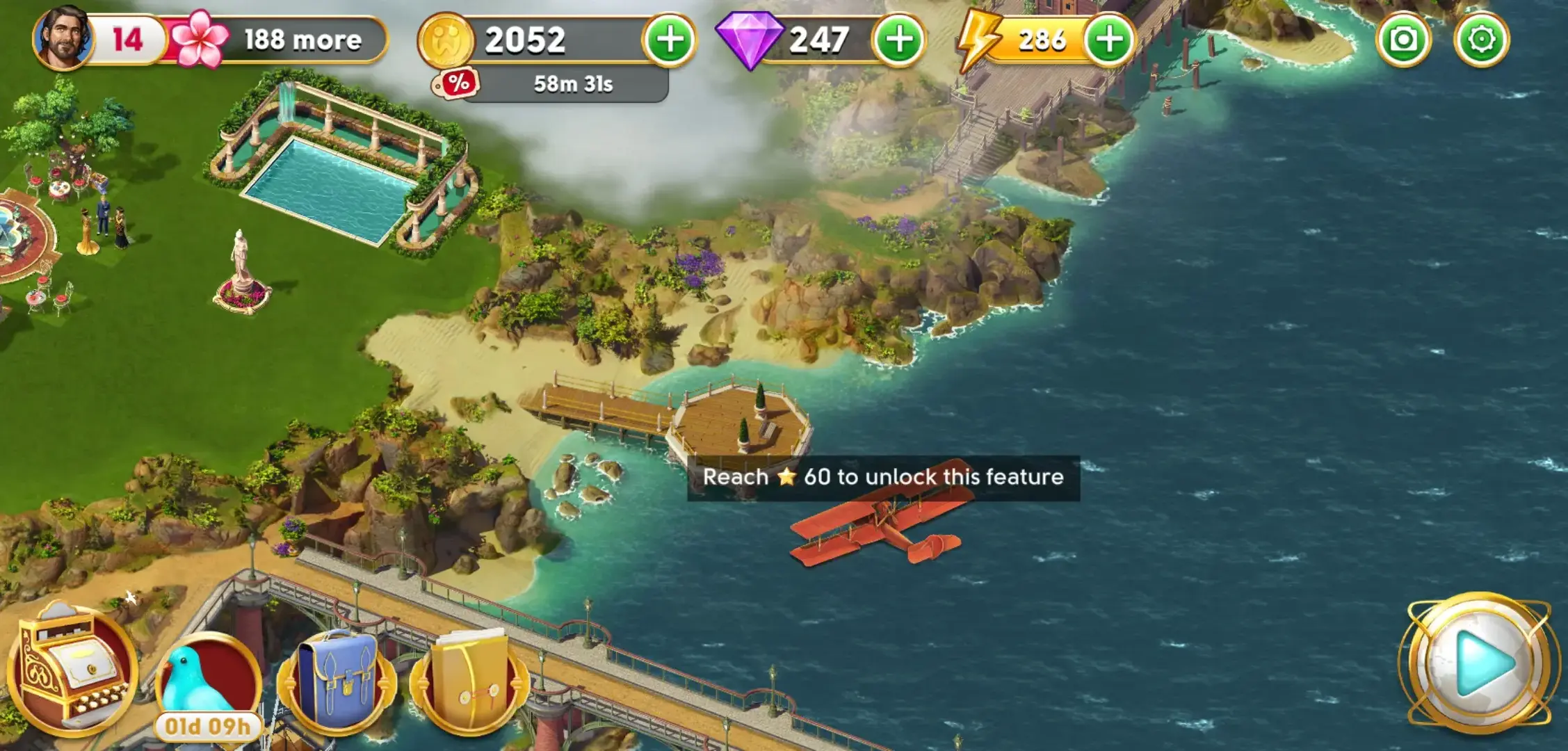Open the discount offer timer

[551, 84]
